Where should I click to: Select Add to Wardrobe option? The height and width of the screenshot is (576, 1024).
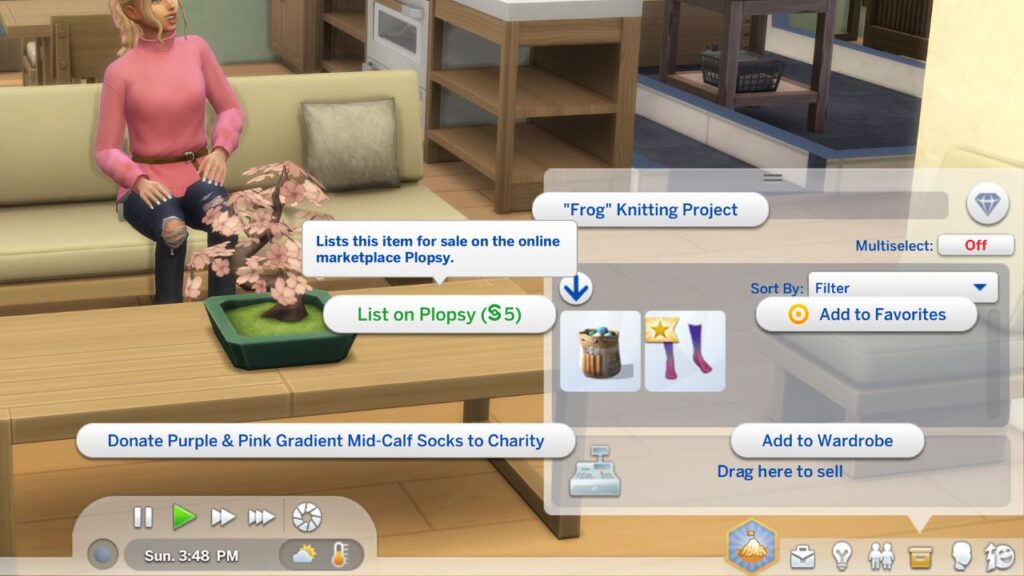click(827, 440)
